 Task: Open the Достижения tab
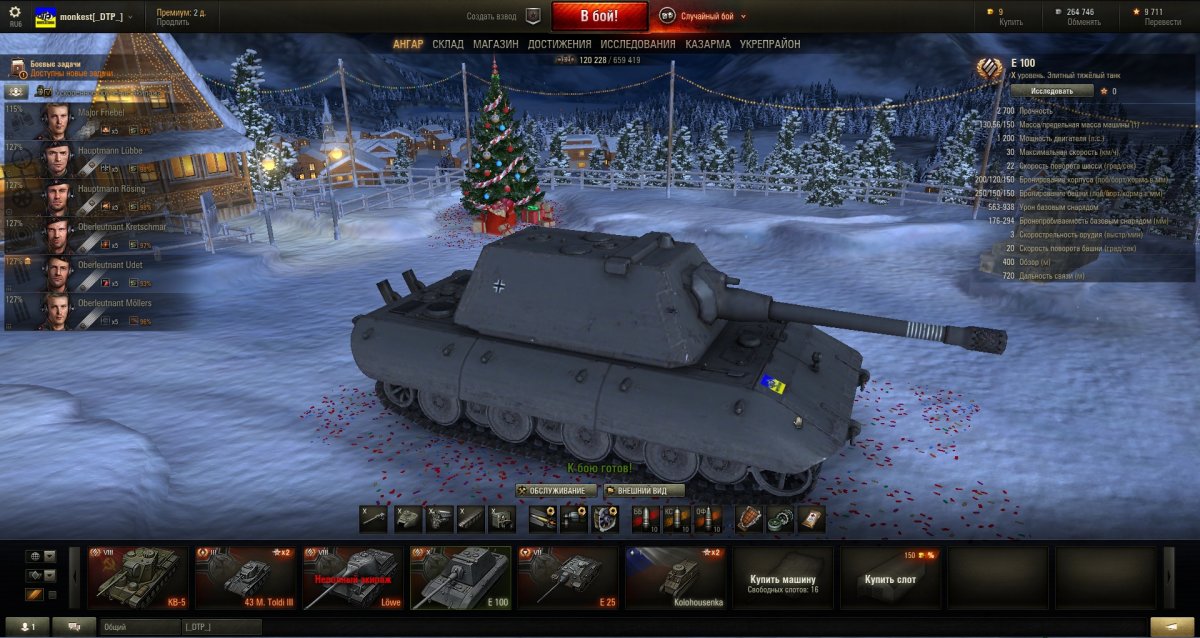(x=560, y=44)
